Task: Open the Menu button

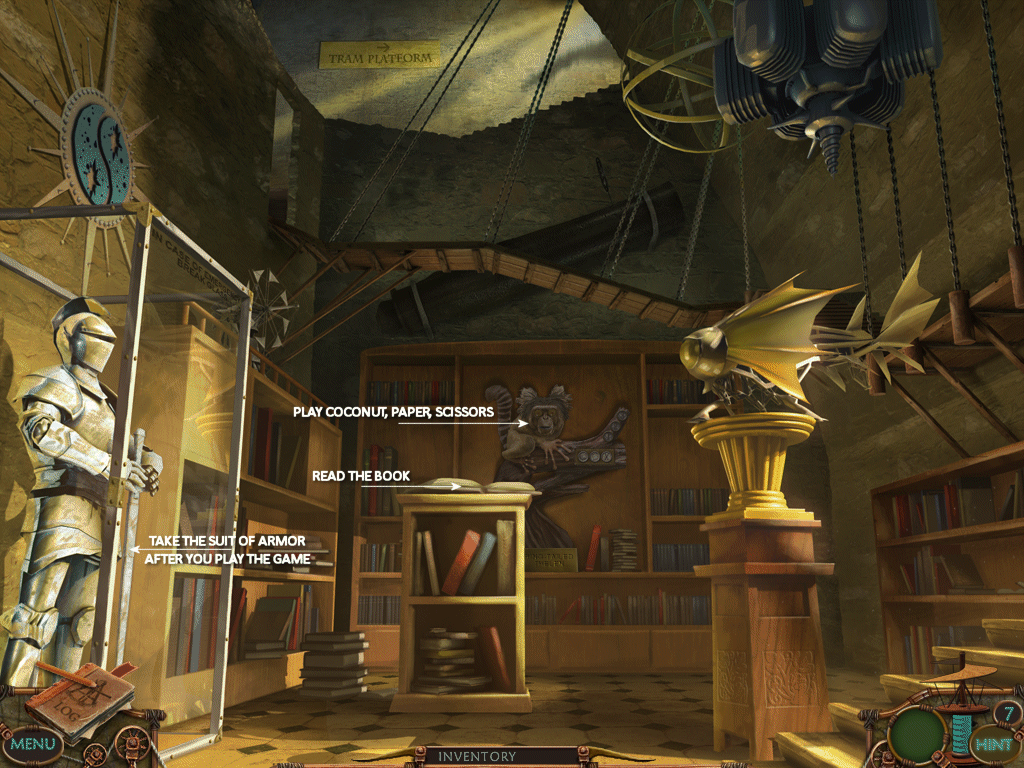Action: coord(33,744)
